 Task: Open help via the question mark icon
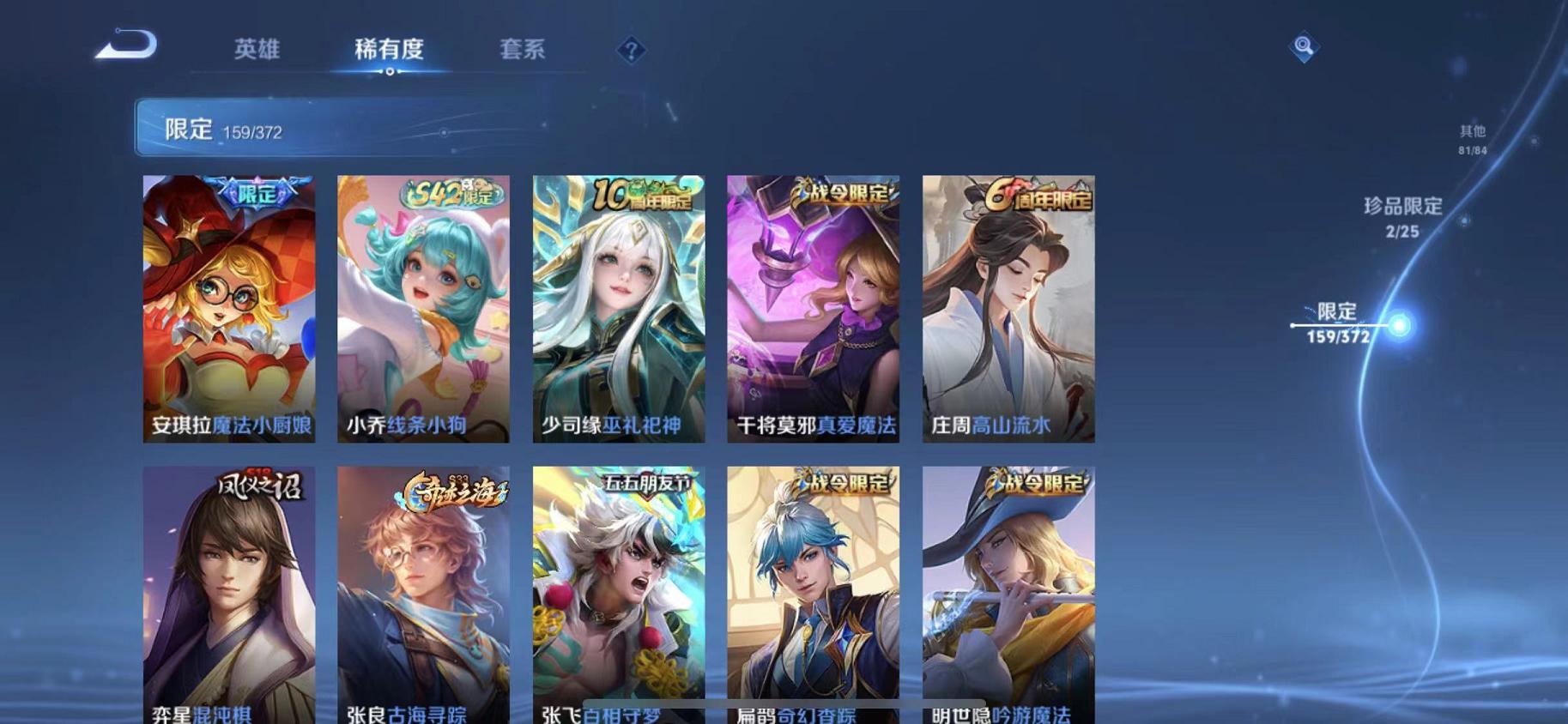click(631, 51)
